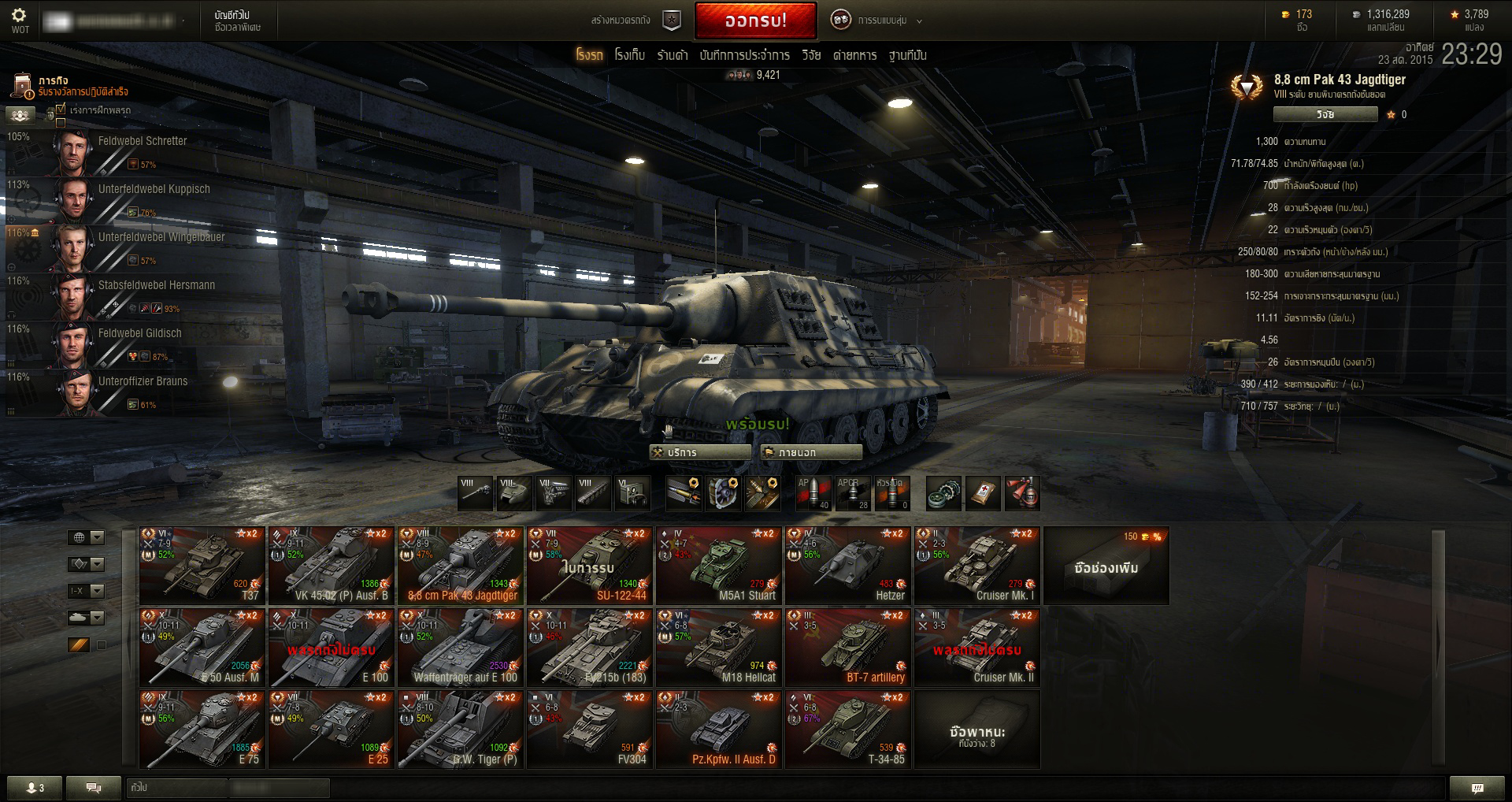
Task: Open the vehicle Service button
Action: 699,452
